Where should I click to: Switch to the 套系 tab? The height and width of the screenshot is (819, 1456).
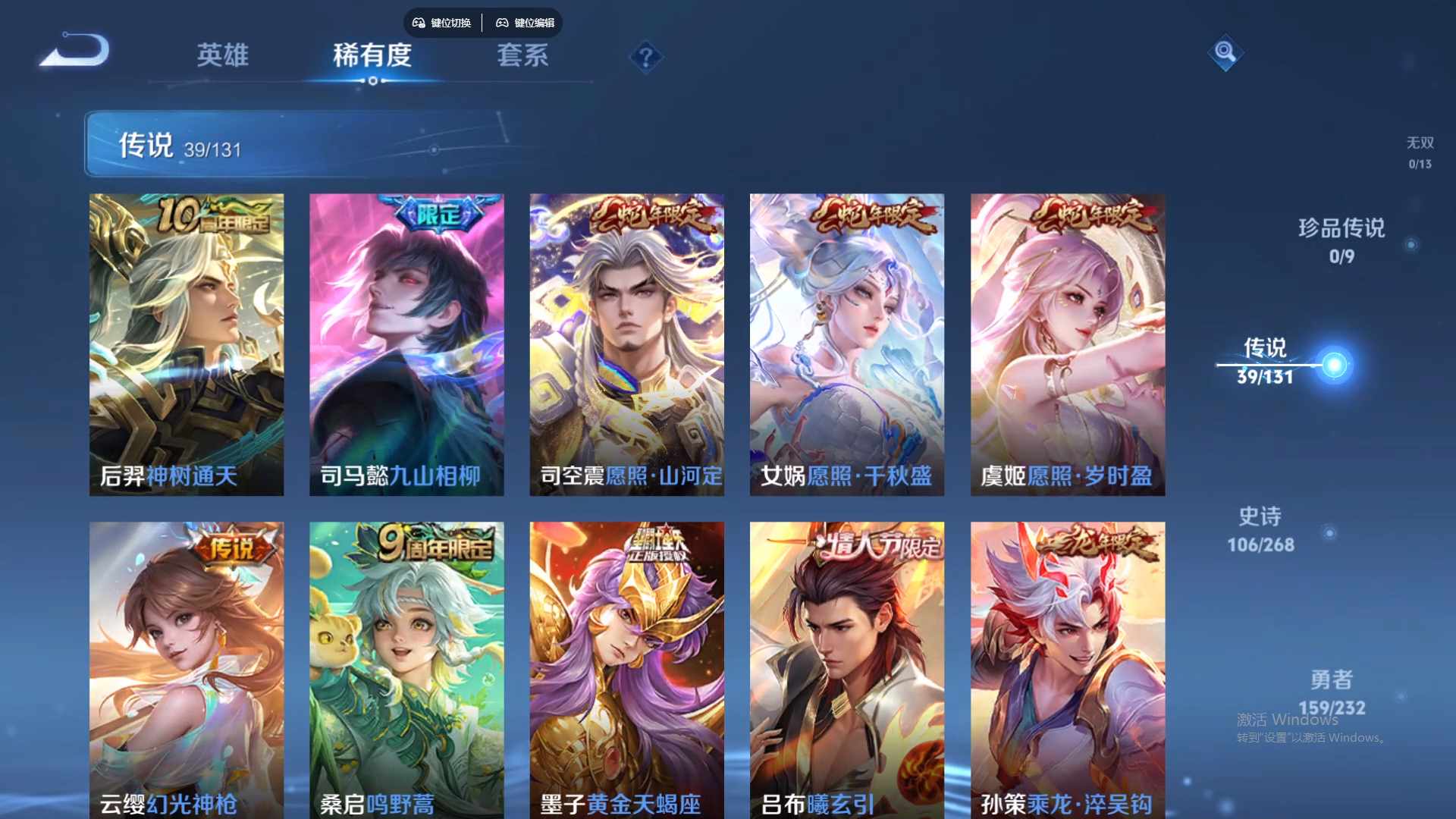click(523, 57)
